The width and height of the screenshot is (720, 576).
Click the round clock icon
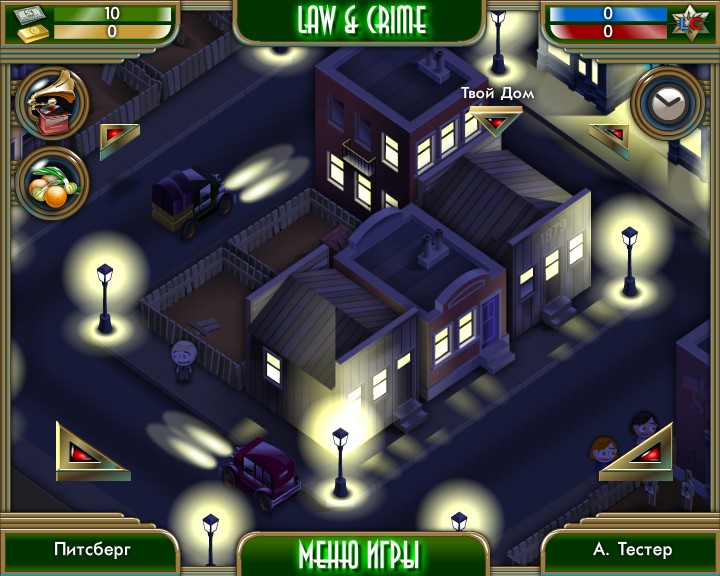667,102
